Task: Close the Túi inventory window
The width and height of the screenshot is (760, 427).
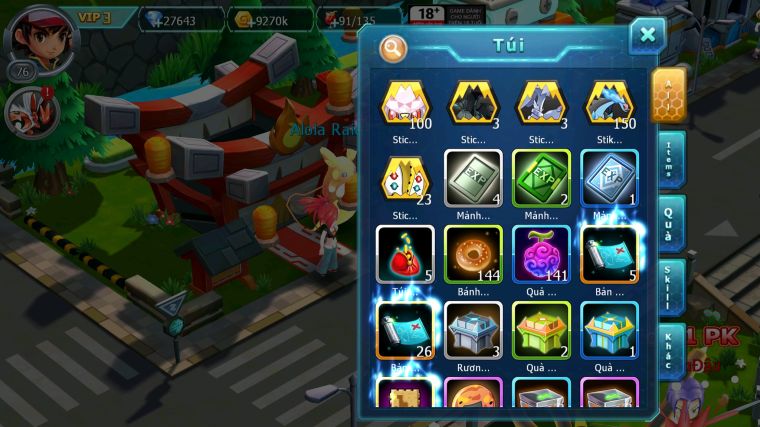Action: click(x=647, y=35)
